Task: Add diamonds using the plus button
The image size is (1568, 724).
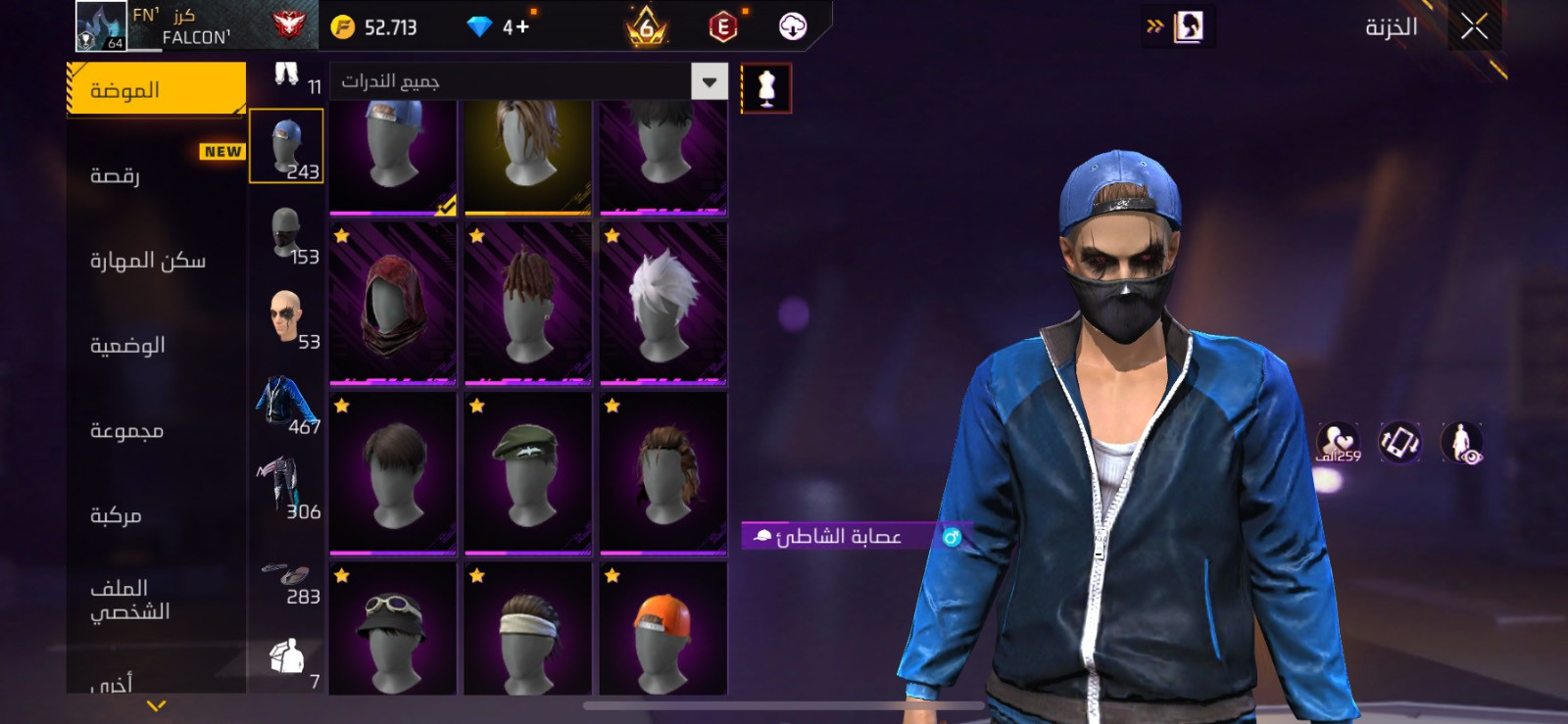Action: (522, 26)
